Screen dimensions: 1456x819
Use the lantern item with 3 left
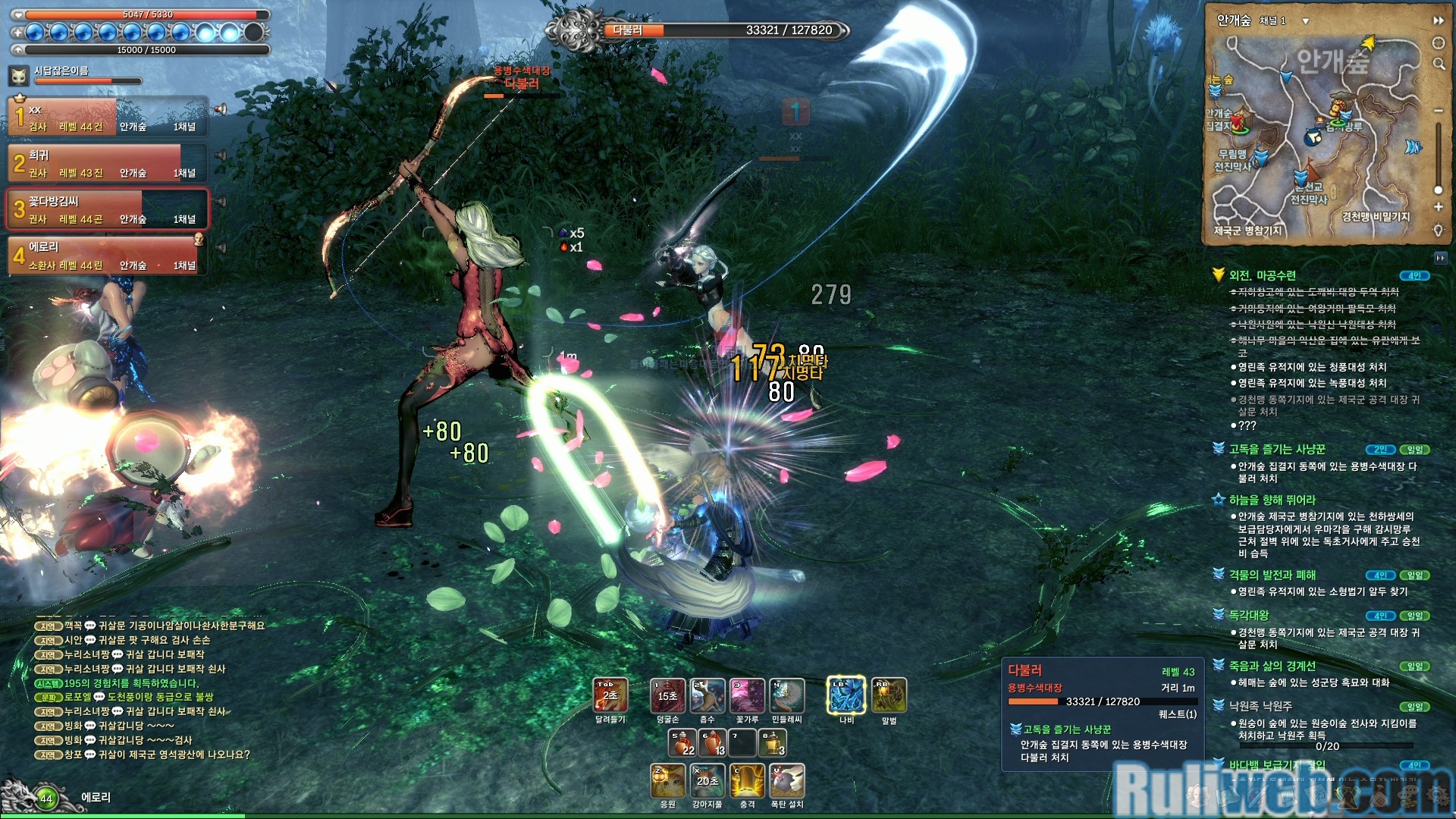coord(773,742)
